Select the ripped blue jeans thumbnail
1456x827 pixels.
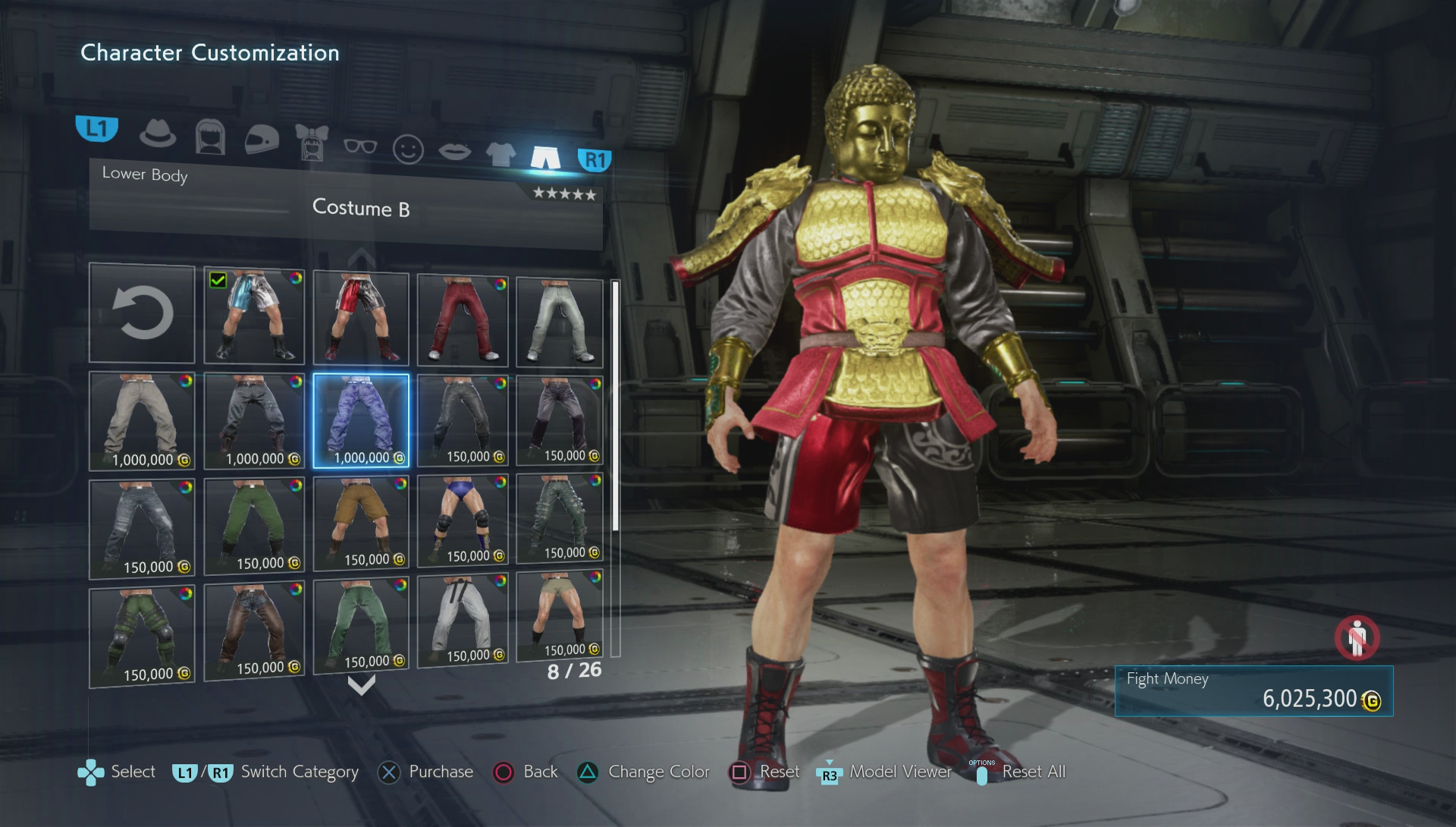click(142, 528)
